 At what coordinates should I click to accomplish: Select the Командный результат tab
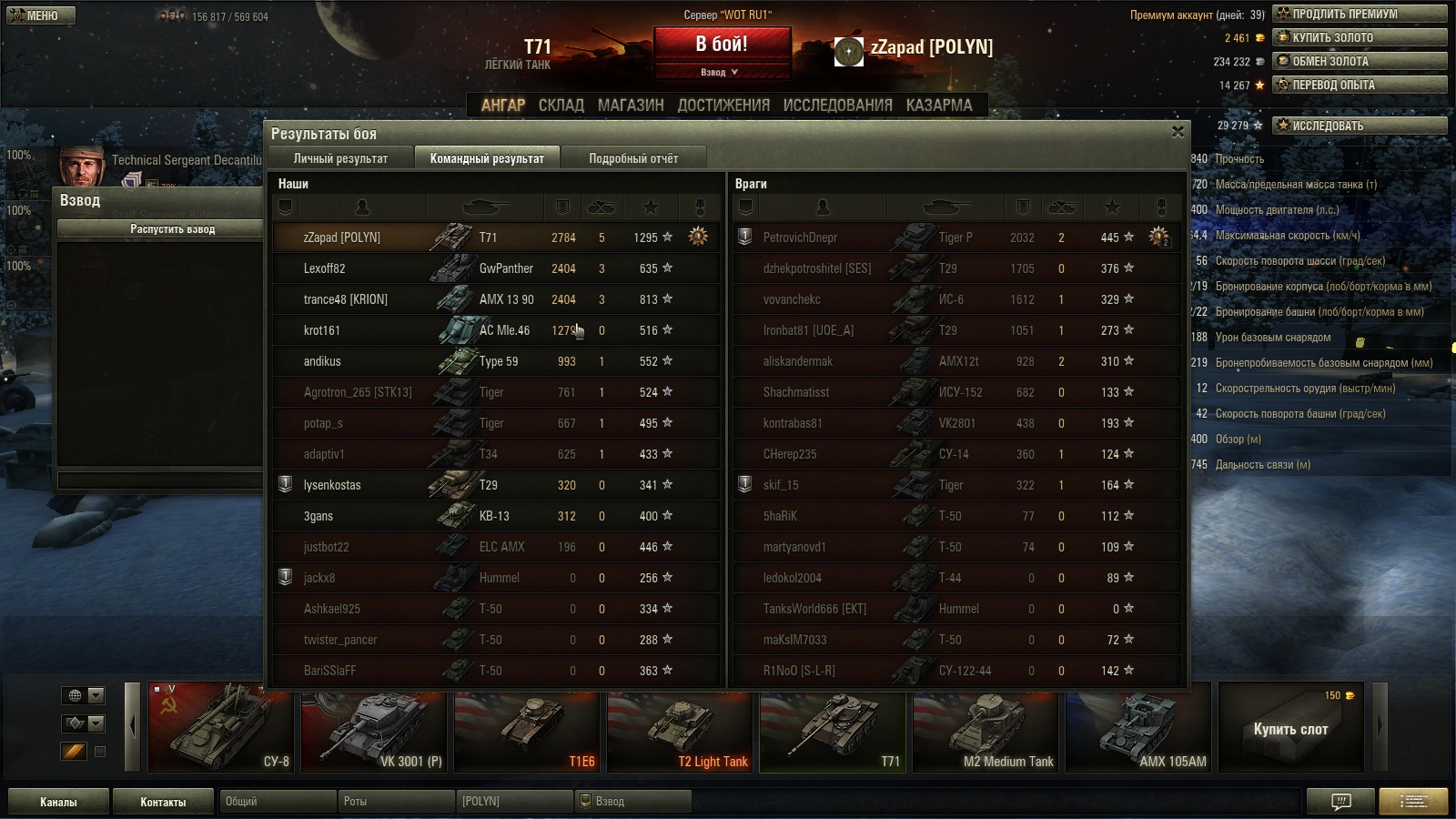(487, 158)
